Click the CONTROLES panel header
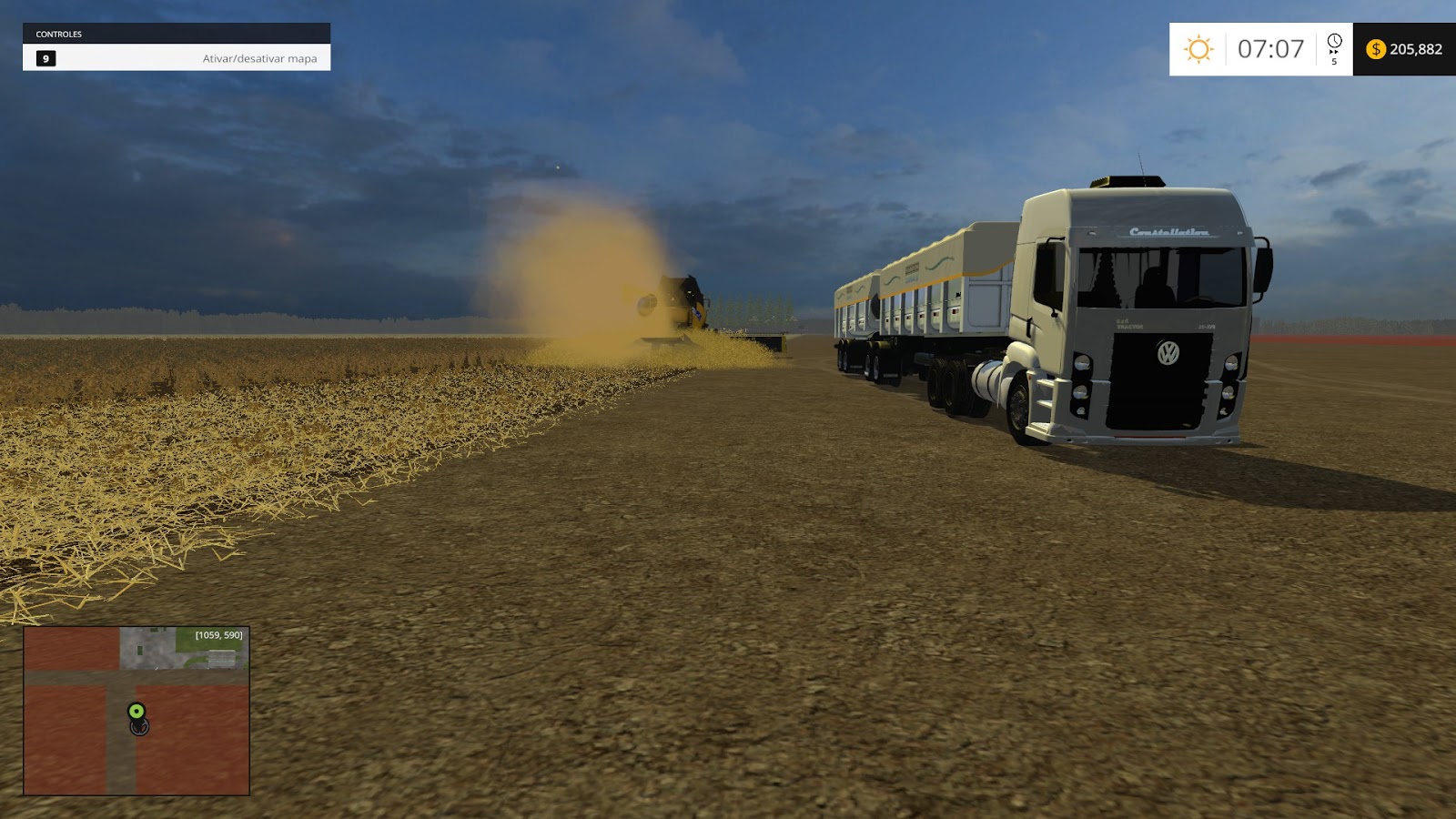1456x819 pixels. 59,34
